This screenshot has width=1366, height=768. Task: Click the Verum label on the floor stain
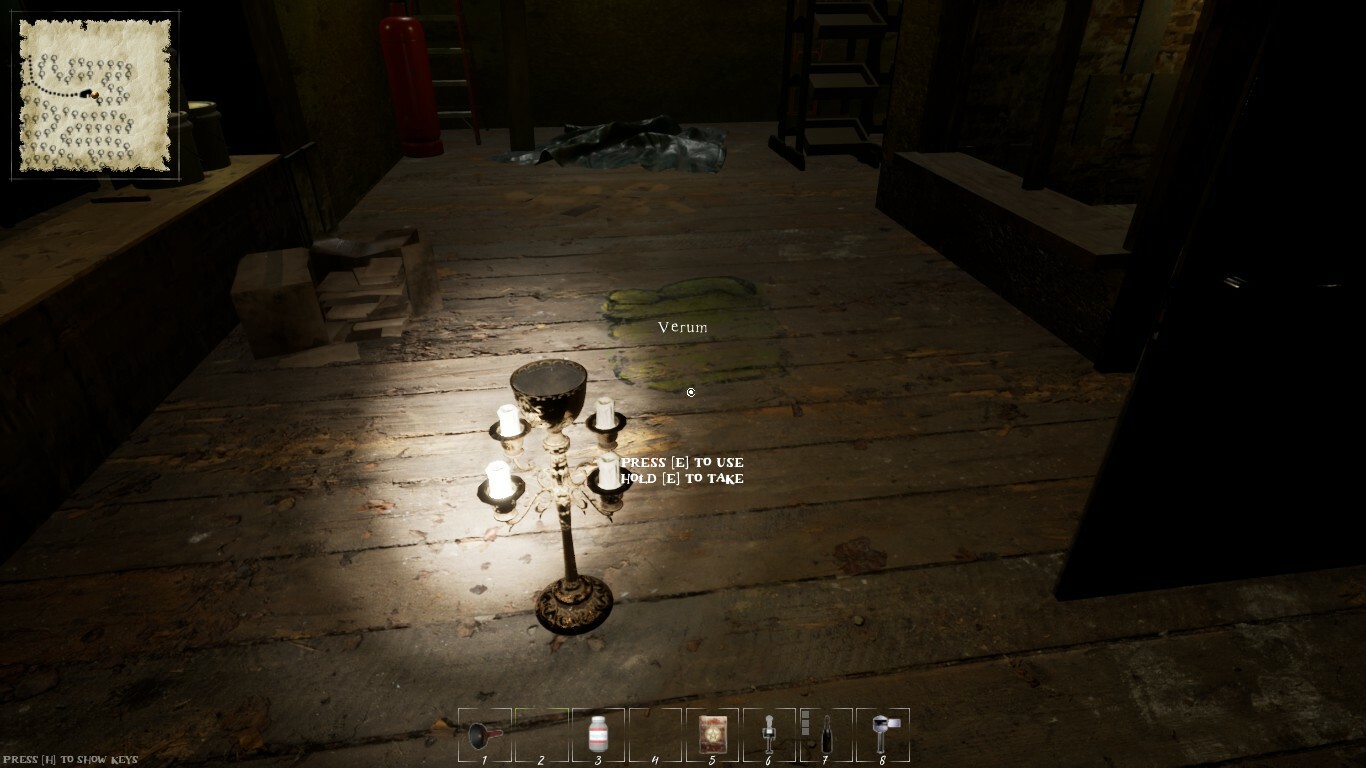[x=683, y=327]
